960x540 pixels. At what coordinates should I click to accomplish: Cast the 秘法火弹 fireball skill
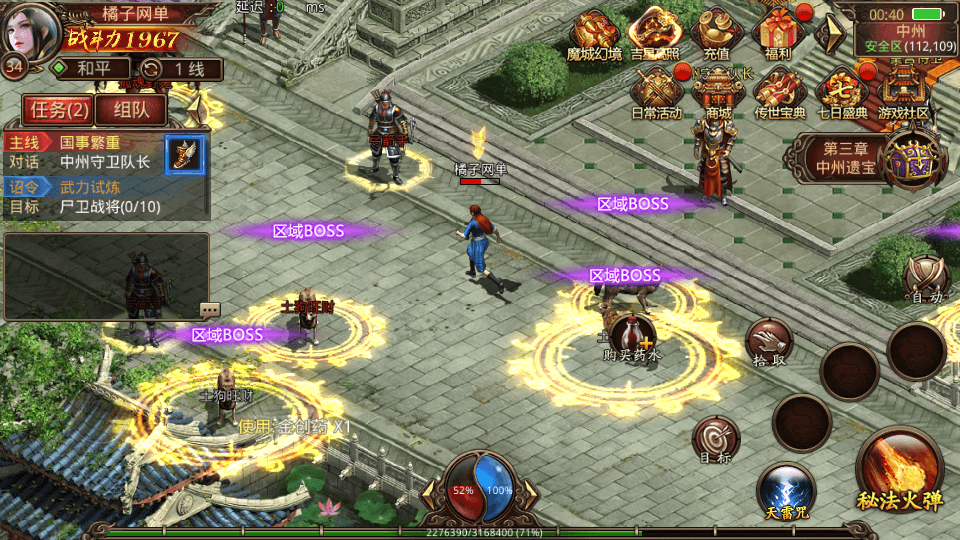(899, 470)
